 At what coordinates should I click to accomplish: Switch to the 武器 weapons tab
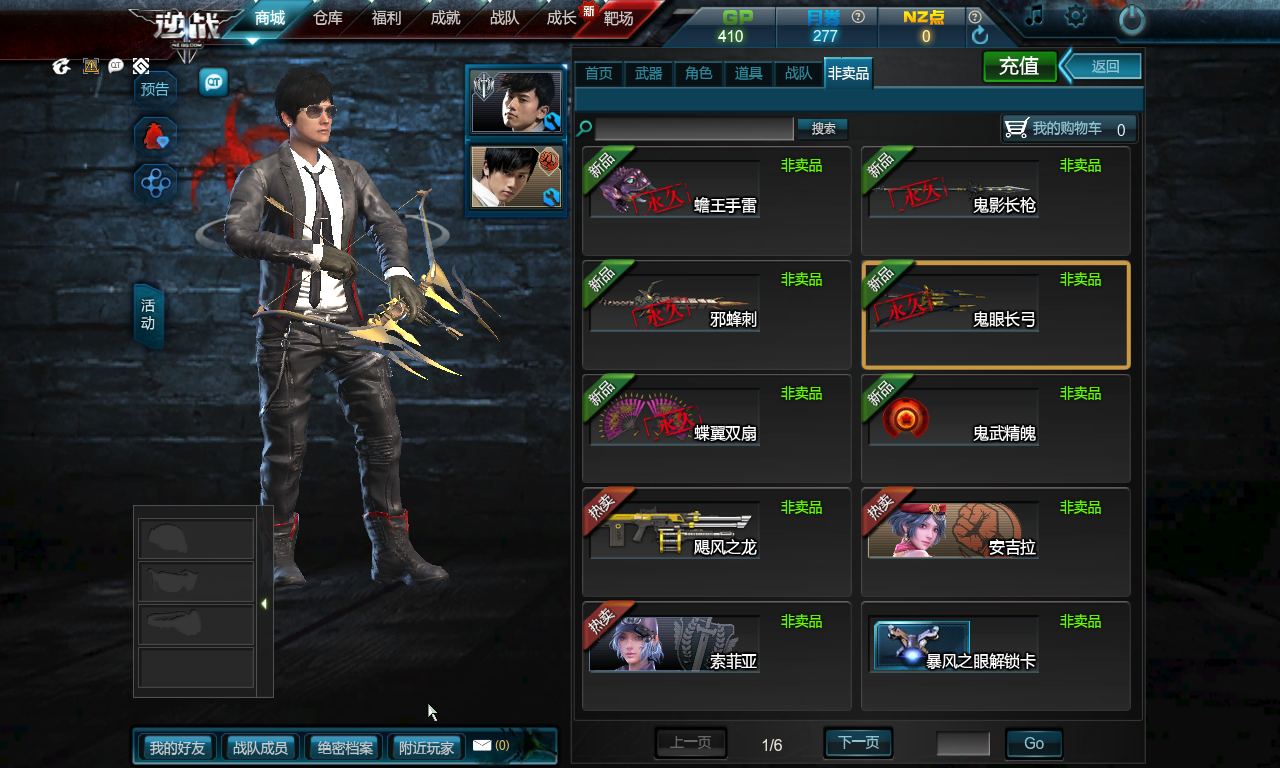point(649,73)
